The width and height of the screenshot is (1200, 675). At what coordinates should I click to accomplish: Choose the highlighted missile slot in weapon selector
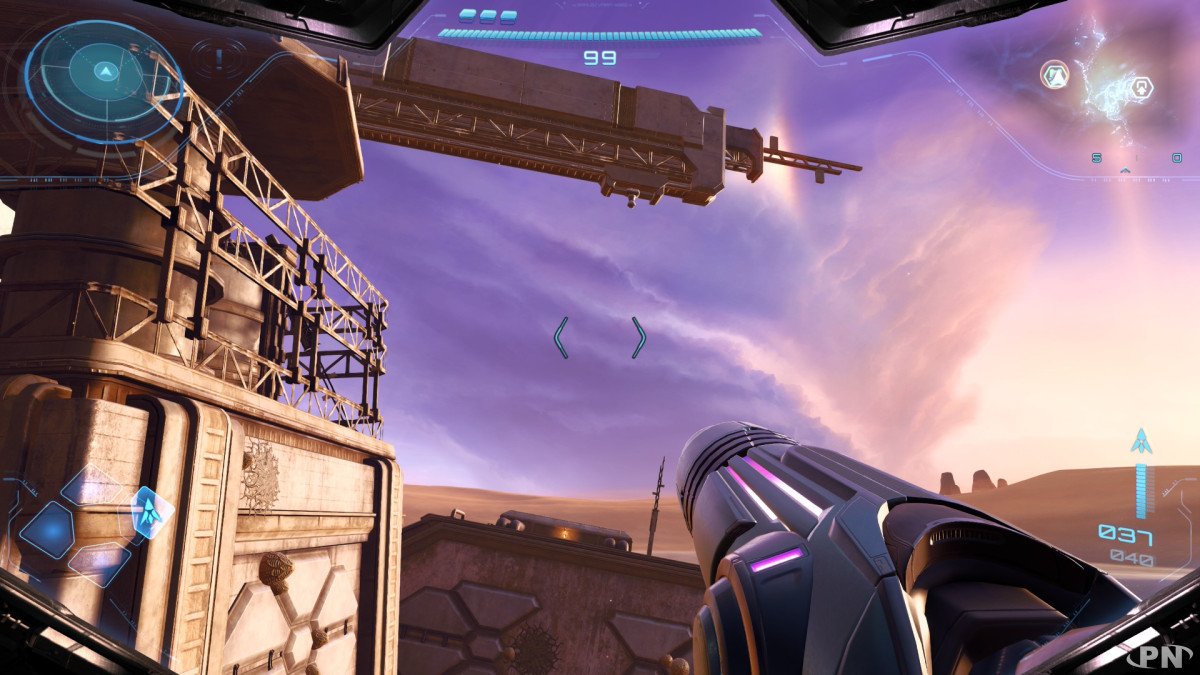coord(150,511)
